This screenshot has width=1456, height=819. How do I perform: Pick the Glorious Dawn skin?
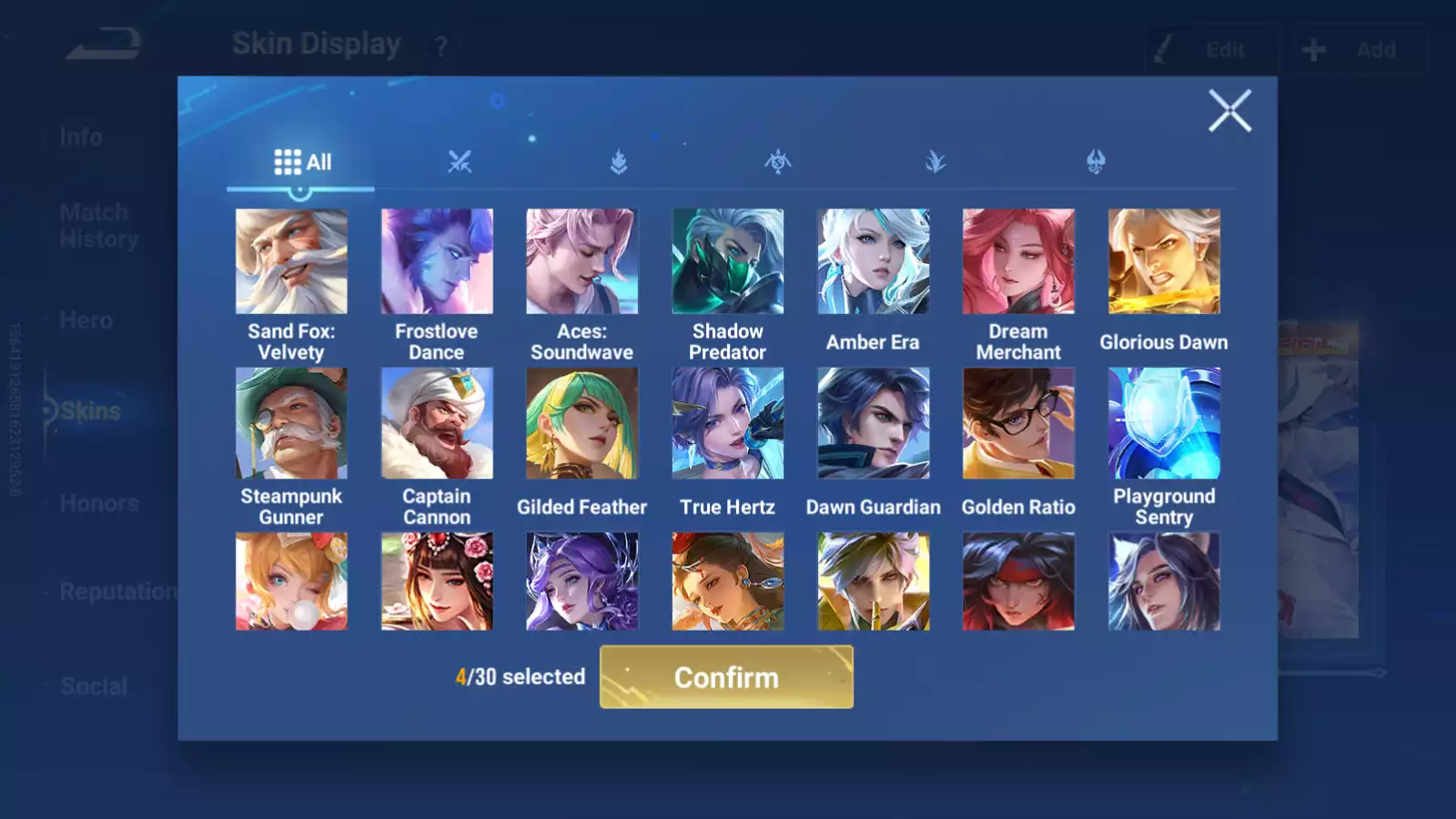coord(1164,262)
